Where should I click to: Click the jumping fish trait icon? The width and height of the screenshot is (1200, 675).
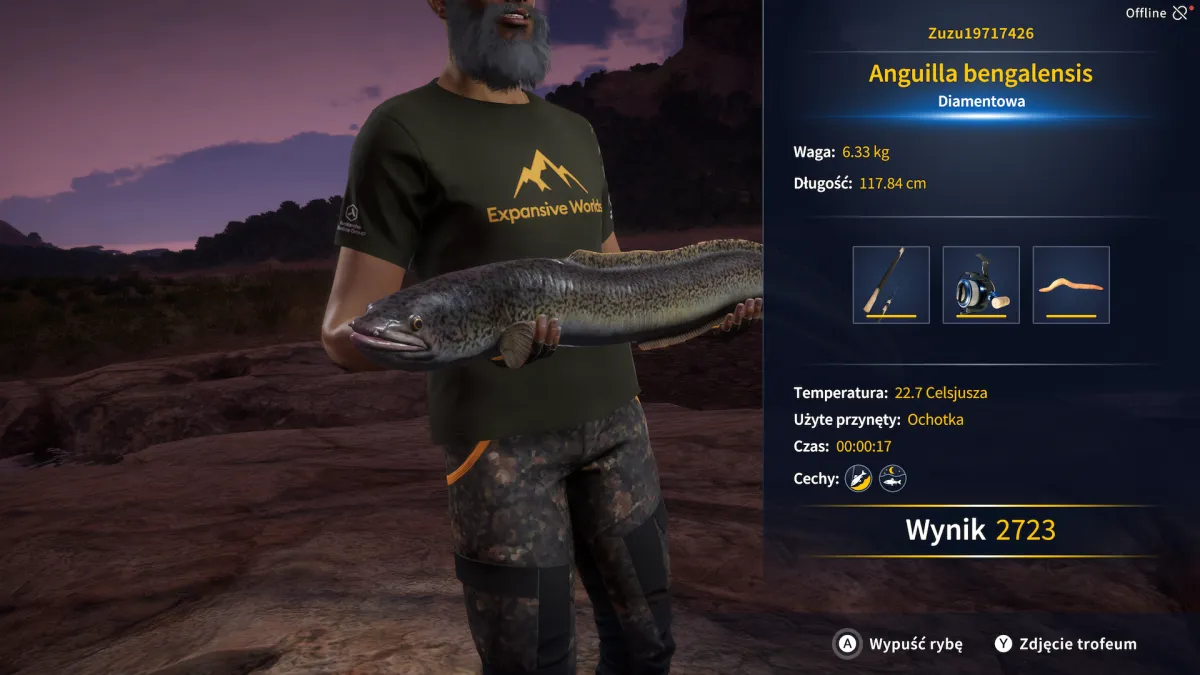[x=858, y=479]
